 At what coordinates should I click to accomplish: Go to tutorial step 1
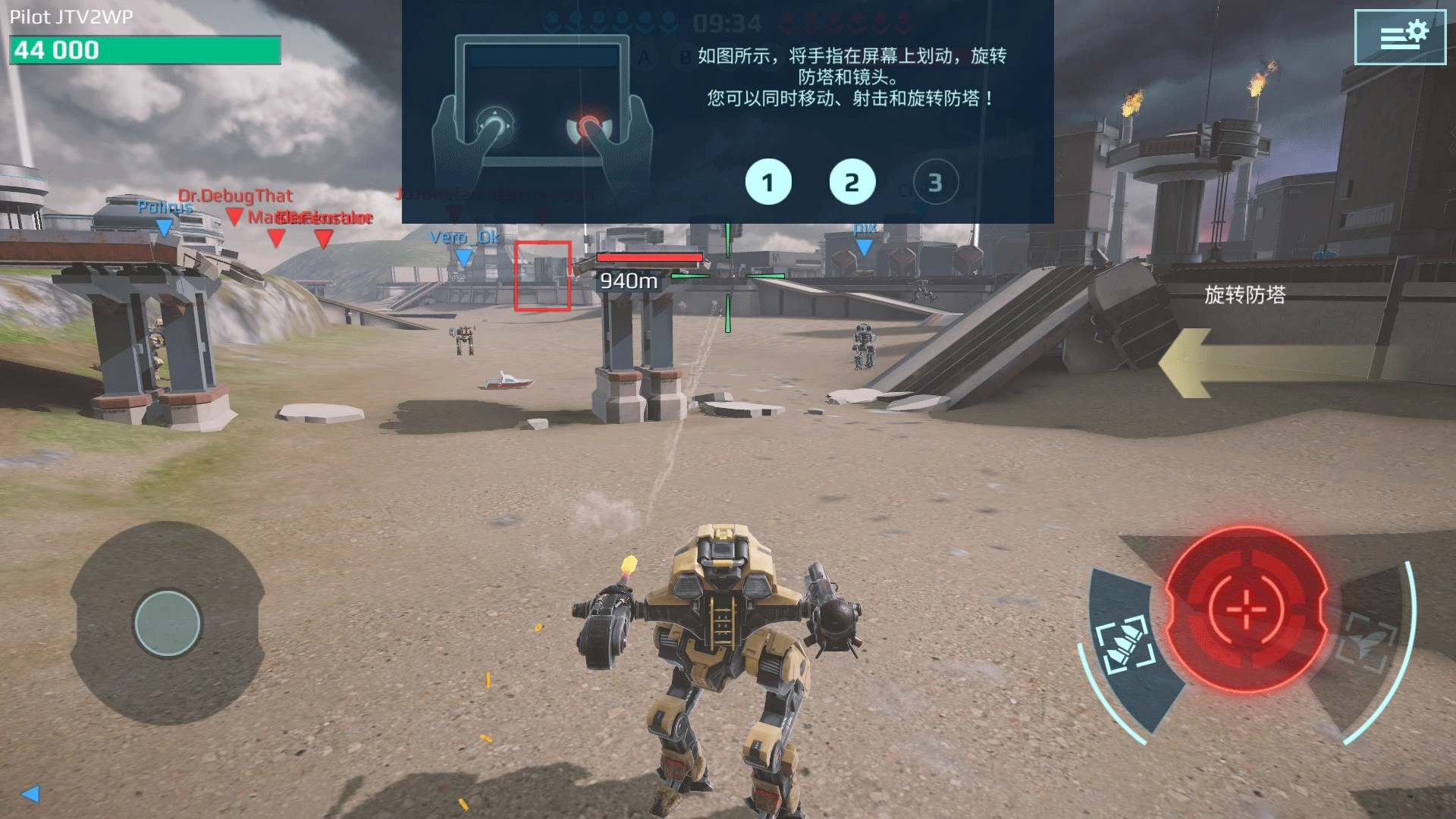(767, 183)
